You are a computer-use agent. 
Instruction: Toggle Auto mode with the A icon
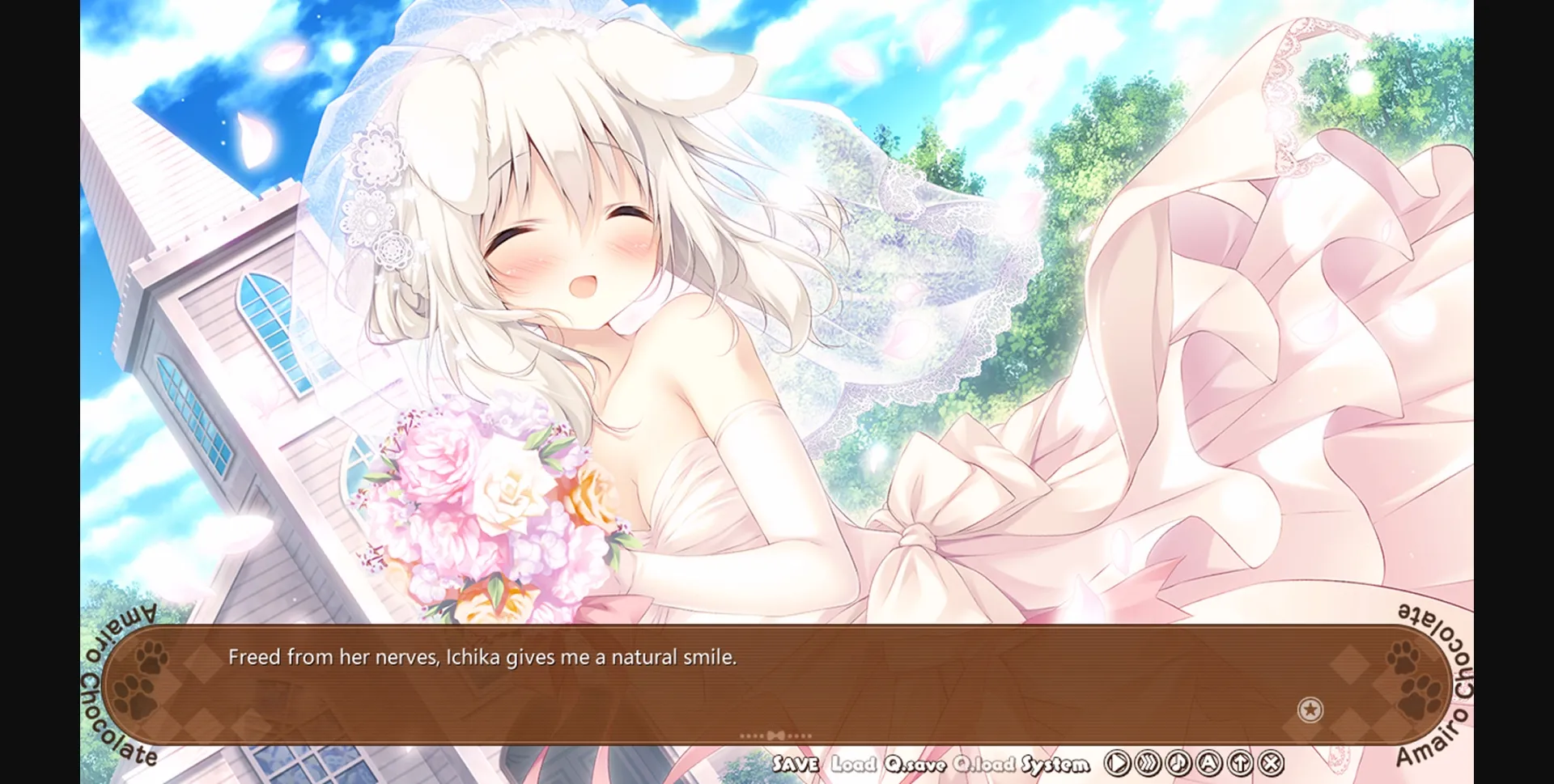pos(1209,763)
